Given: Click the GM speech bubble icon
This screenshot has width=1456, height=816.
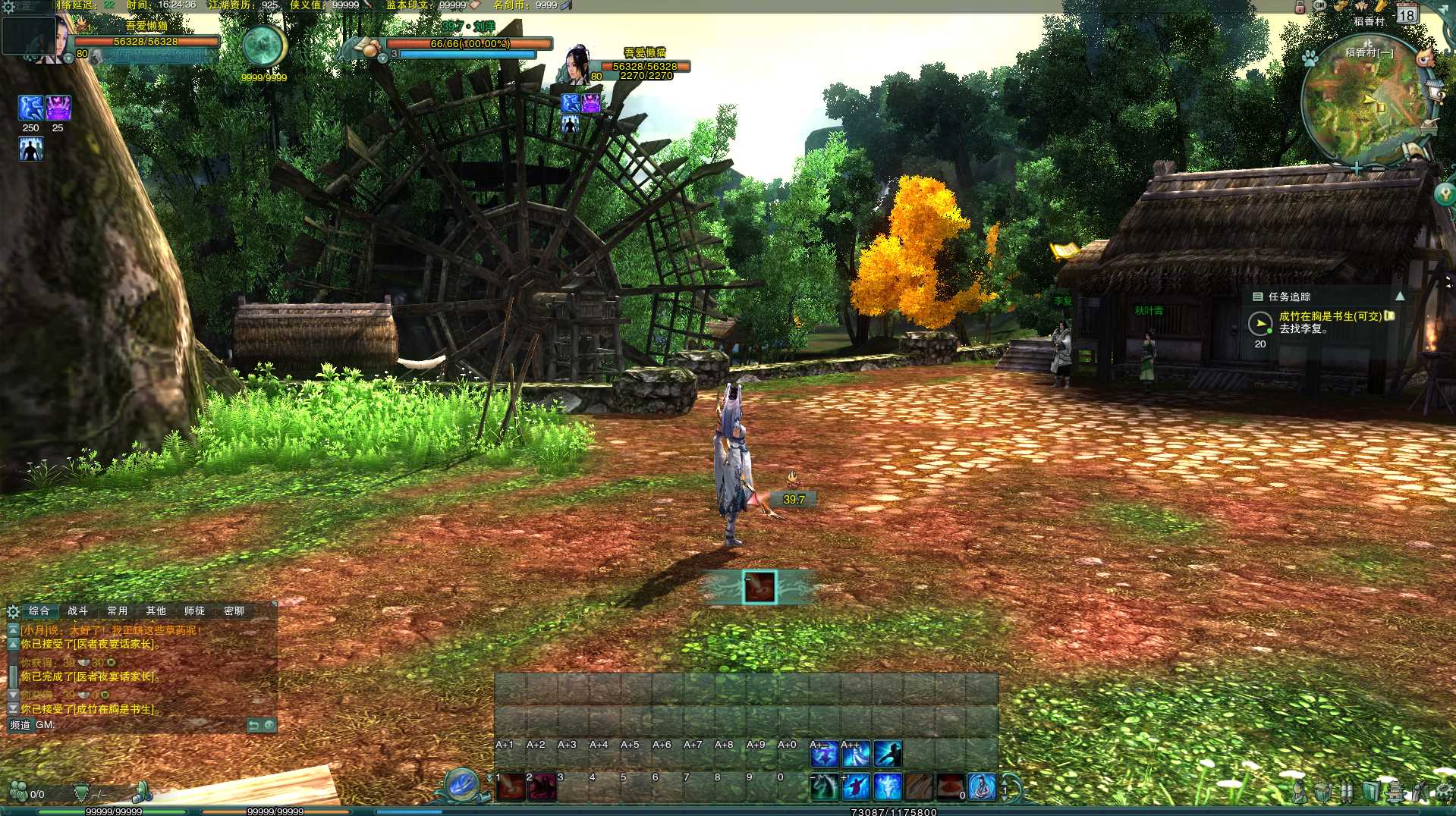Looking at the screenshot, I should pyautogui.click(x=1319, y=5).
